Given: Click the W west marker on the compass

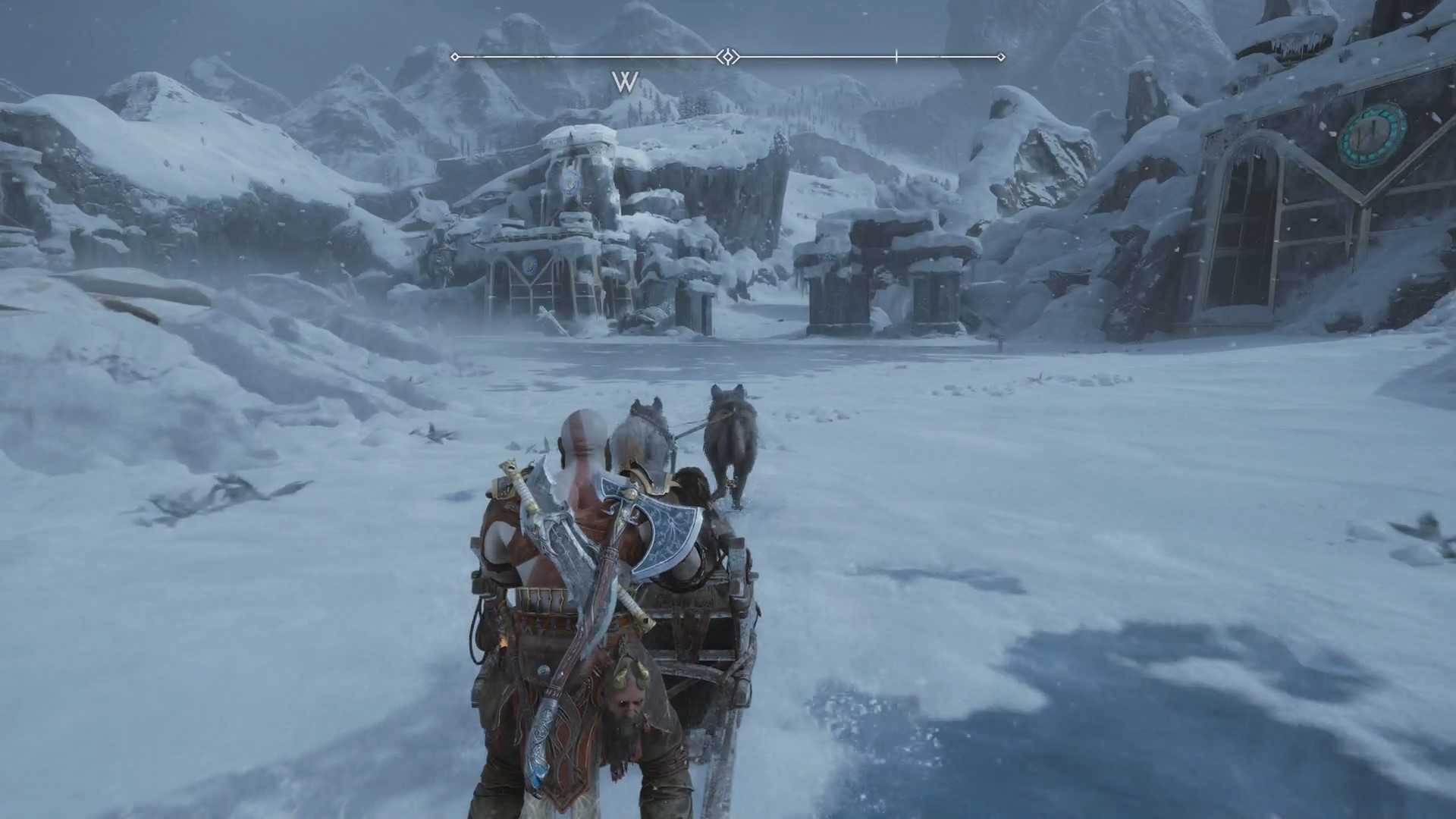Looking at the screenshot, I should [626, 82].
